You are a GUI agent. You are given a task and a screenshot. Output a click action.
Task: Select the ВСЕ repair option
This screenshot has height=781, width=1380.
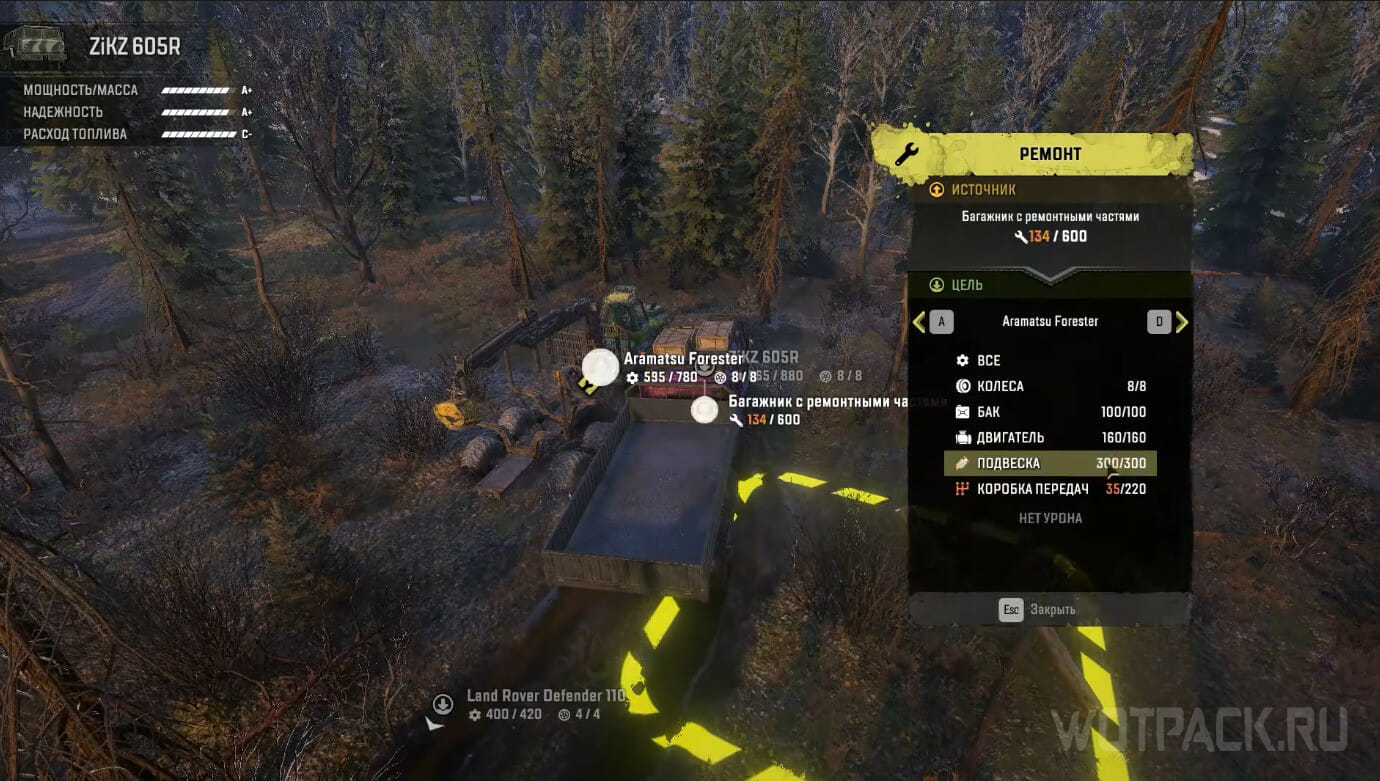pos(1049,360)
